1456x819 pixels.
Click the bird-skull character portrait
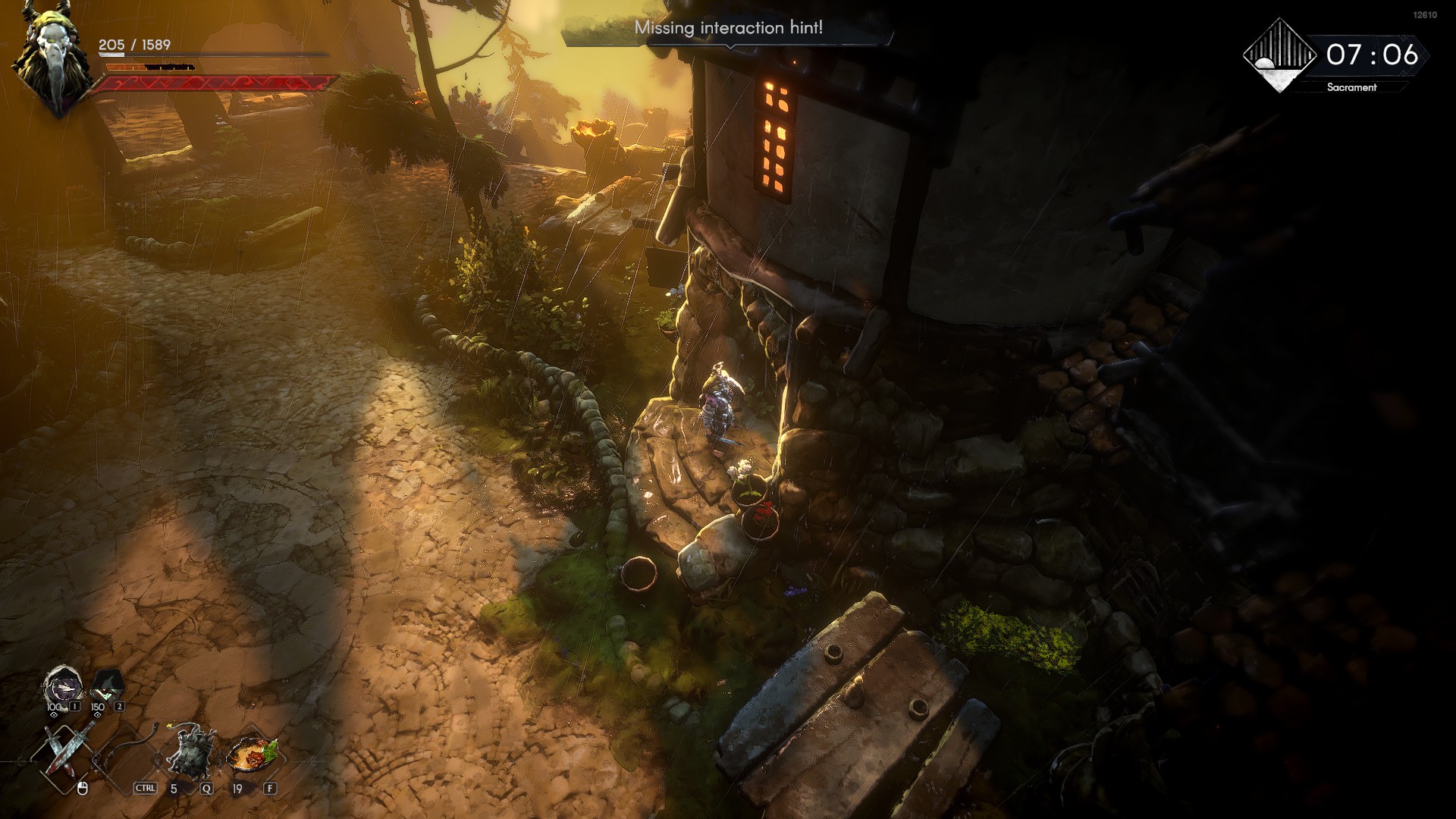pos(55,61)
